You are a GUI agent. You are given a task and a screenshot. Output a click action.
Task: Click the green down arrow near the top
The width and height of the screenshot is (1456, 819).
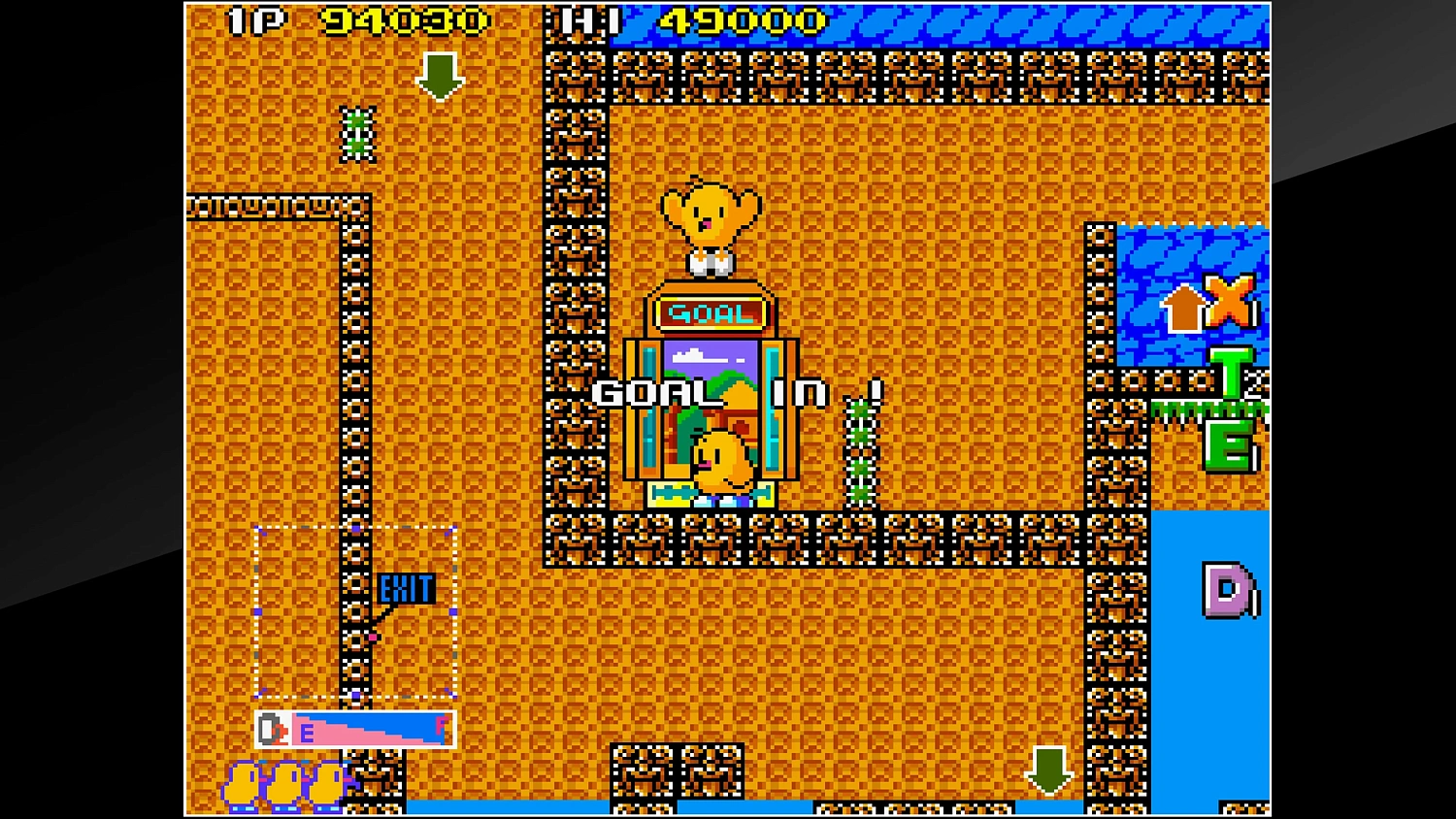[440, 77]
